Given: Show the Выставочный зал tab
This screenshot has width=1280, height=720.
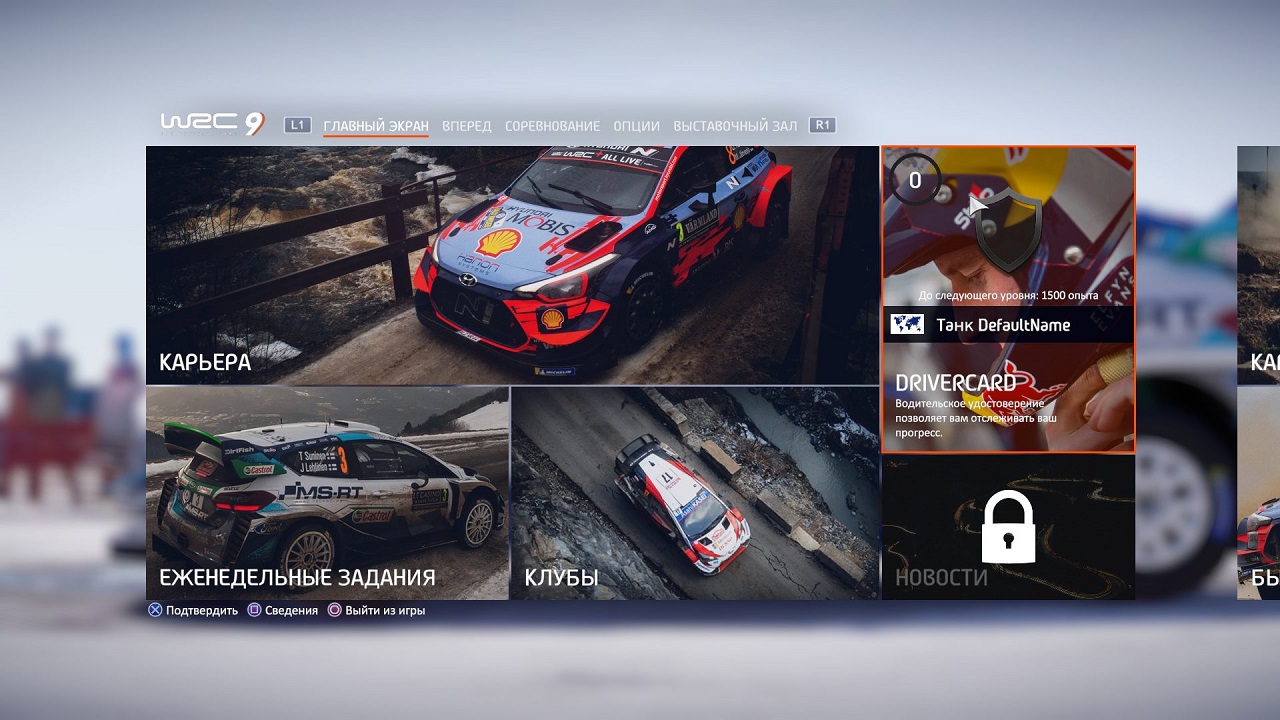Looking at the screenshot, I should [x=735, y=126].
